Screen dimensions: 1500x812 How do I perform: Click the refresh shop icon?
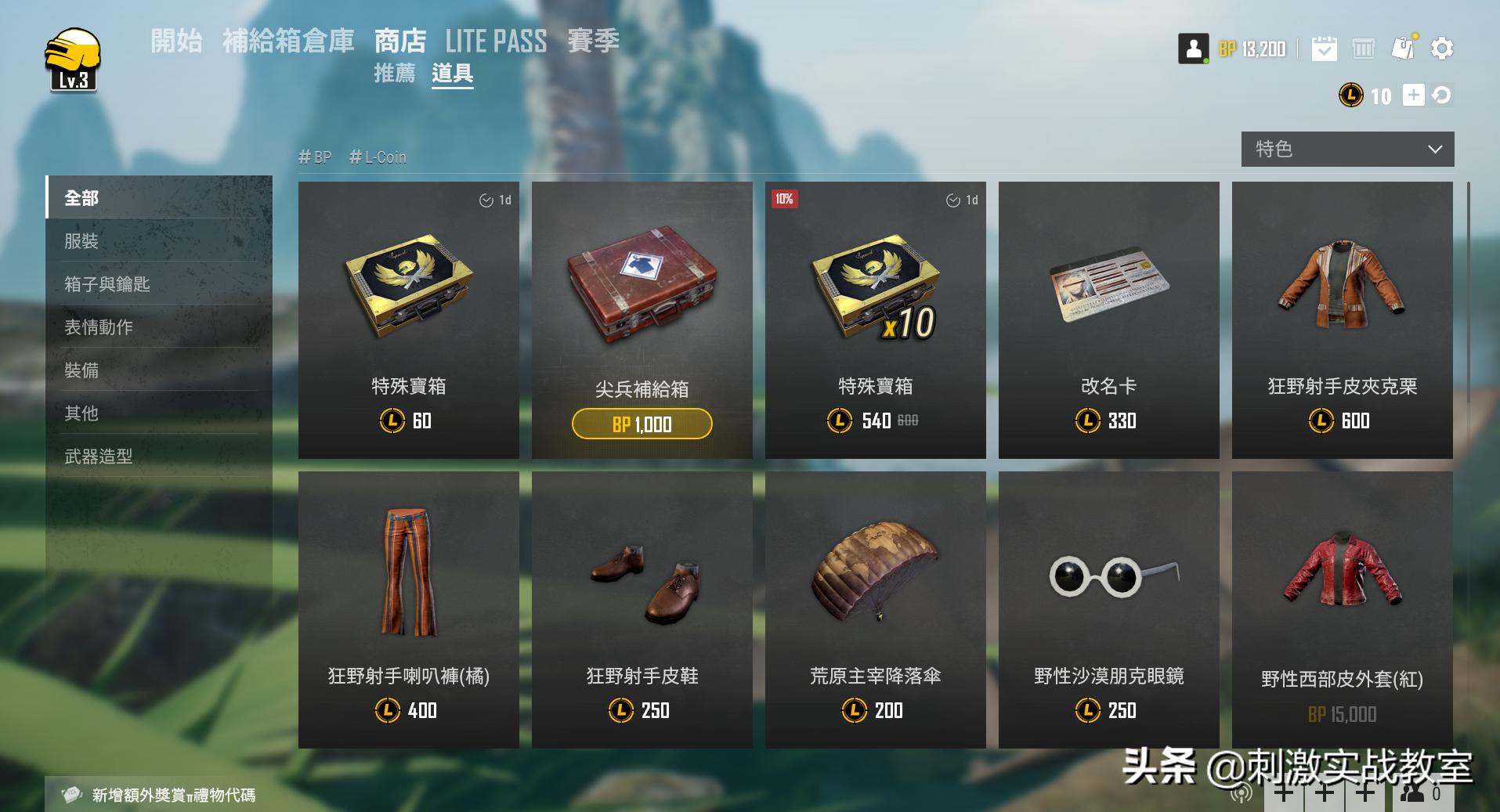pos(1442,96)
